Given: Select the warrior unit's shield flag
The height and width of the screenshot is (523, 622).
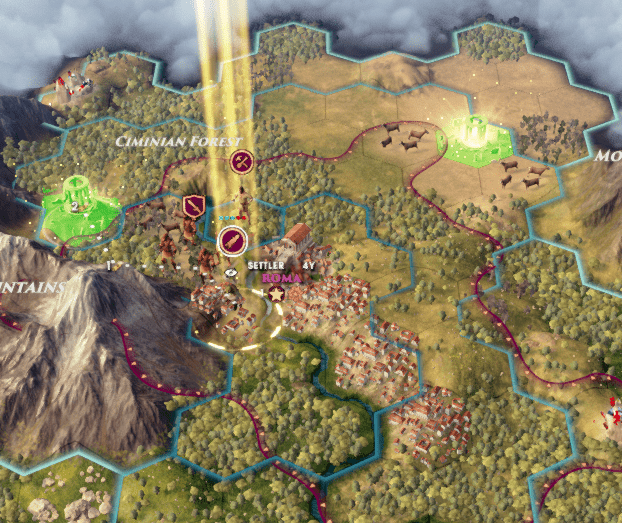Looking at the screenshot, I should 194,206.
